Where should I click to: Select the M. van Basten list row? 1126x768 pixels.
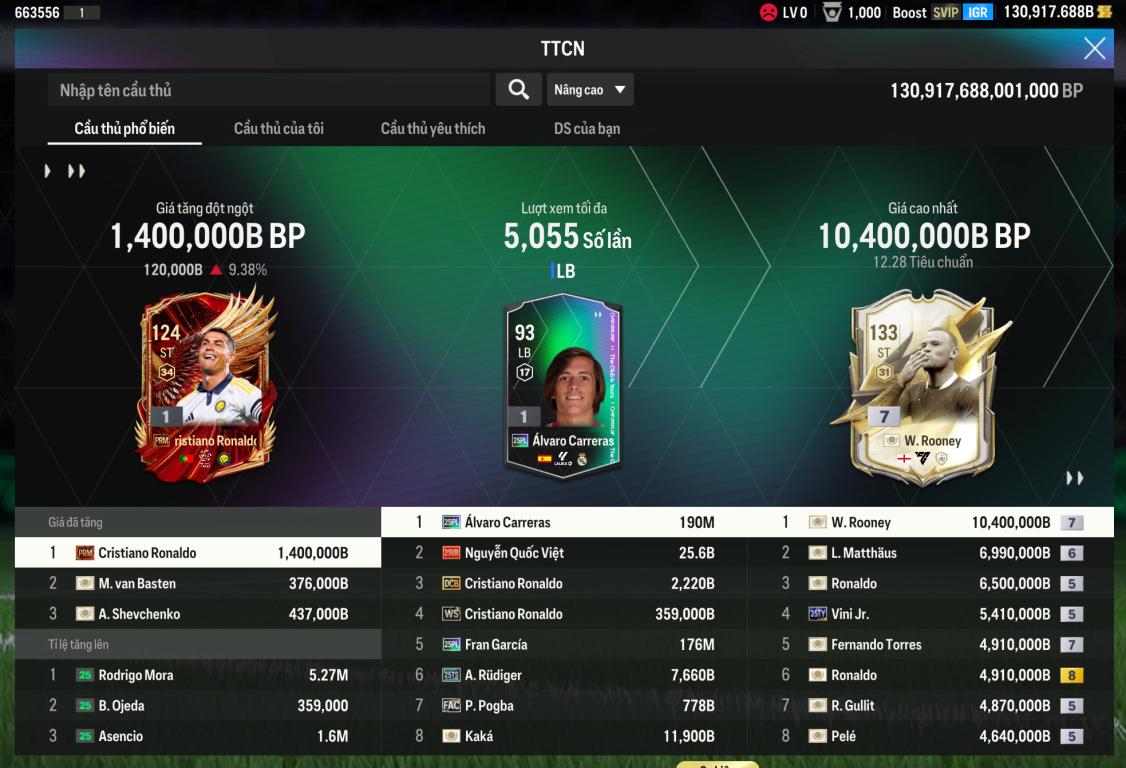(198, 584)
